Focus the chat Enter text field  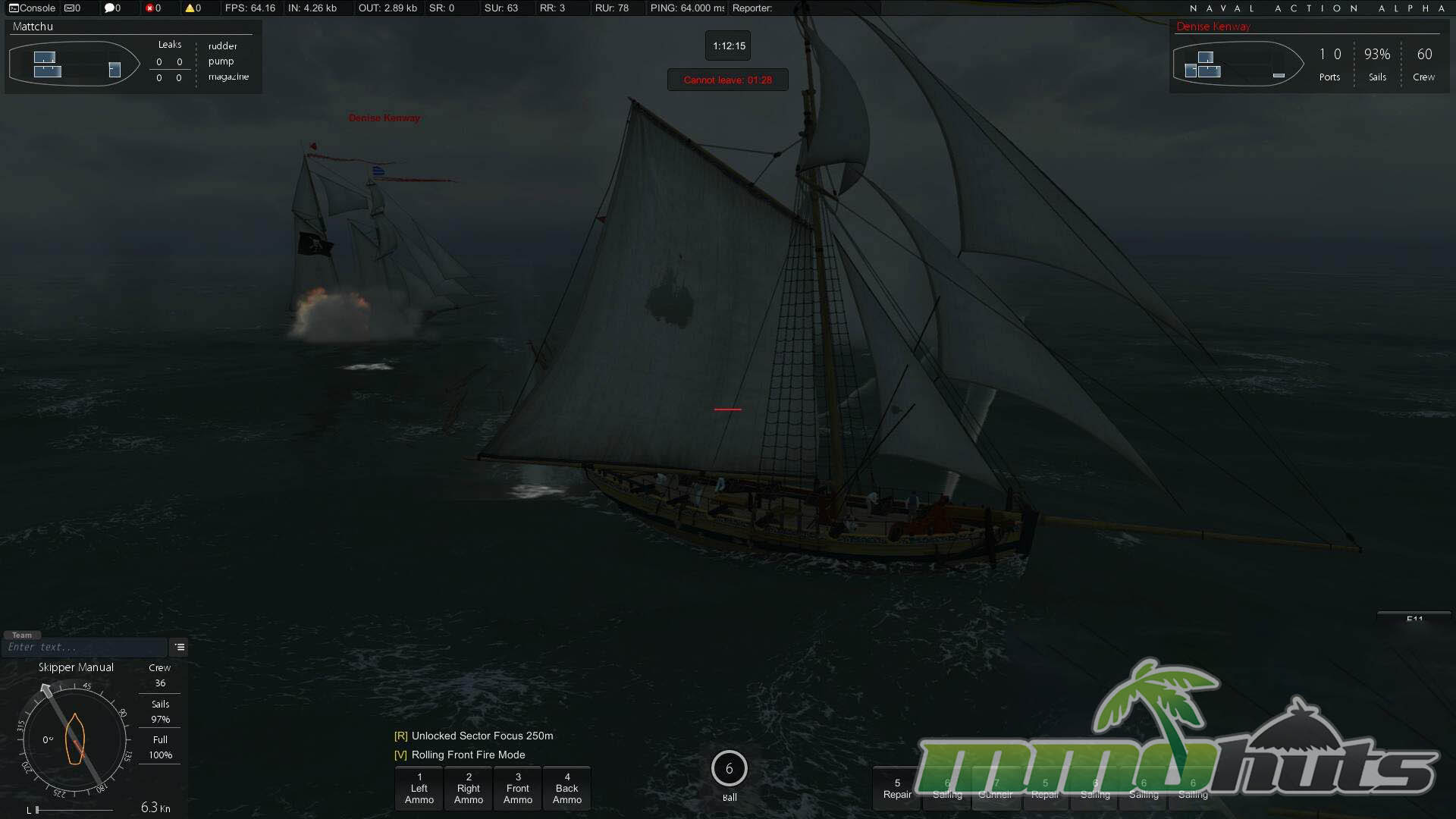coord(83,648)
